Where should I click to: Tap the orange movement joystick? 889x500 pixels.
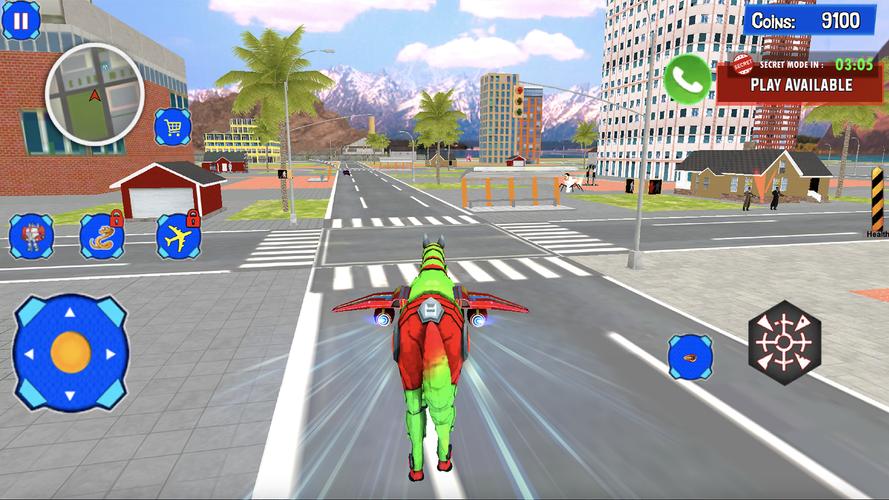70,352
